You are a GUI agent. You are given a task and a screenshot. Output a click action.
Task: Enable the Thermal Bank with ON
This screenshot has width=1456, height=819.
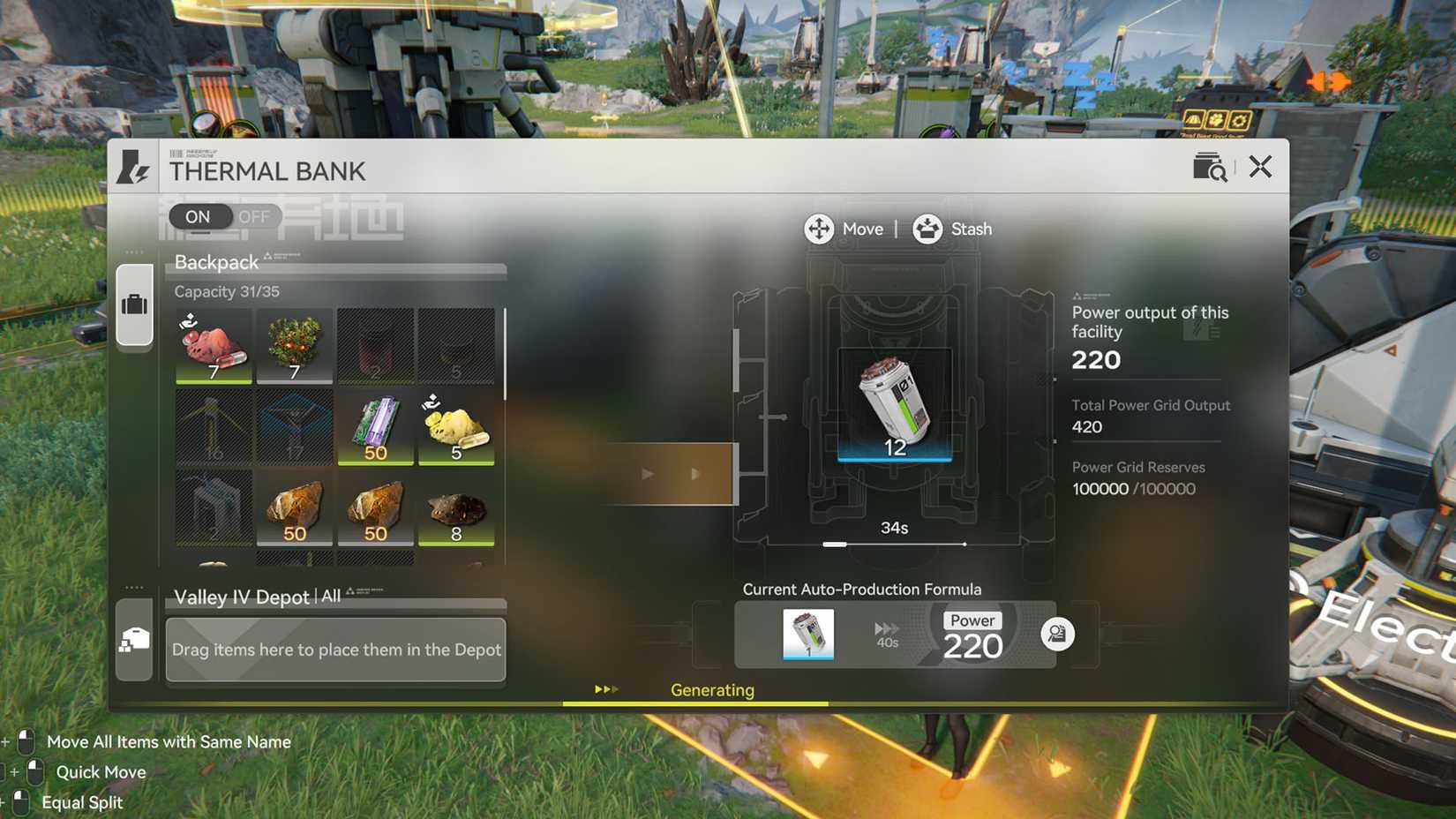[x=198, y=216]
